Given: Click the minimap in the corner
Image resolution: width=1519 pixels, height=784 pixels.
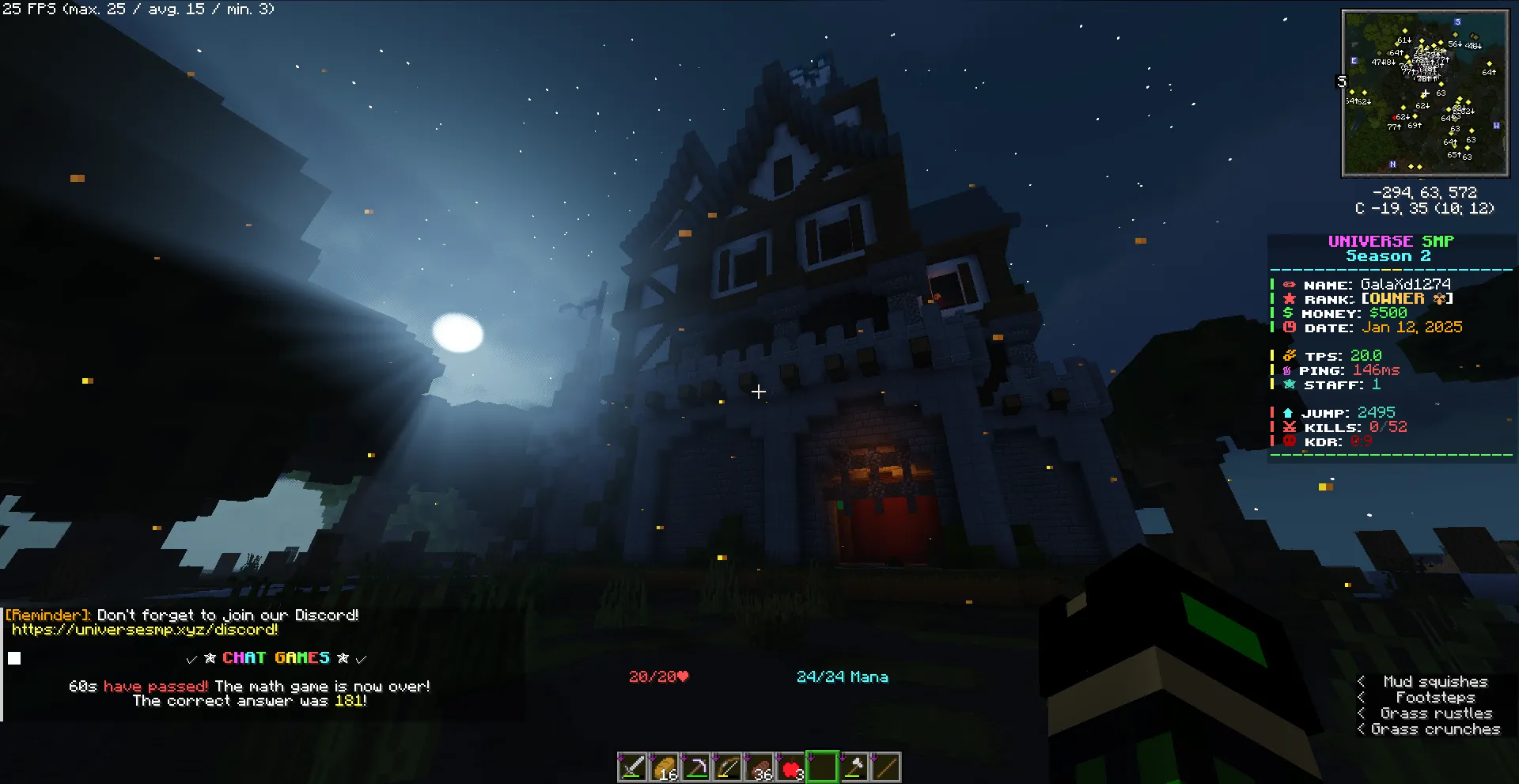Looking at the screenshot, I should click(1425, 93).
